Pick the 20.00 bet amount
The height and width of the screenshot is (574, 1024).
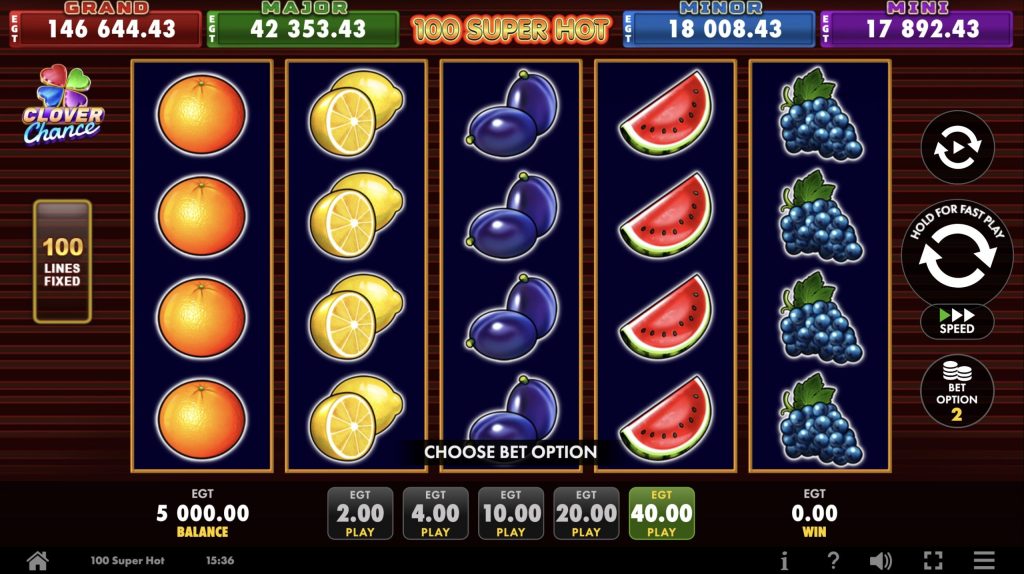[x=586, y=514]
